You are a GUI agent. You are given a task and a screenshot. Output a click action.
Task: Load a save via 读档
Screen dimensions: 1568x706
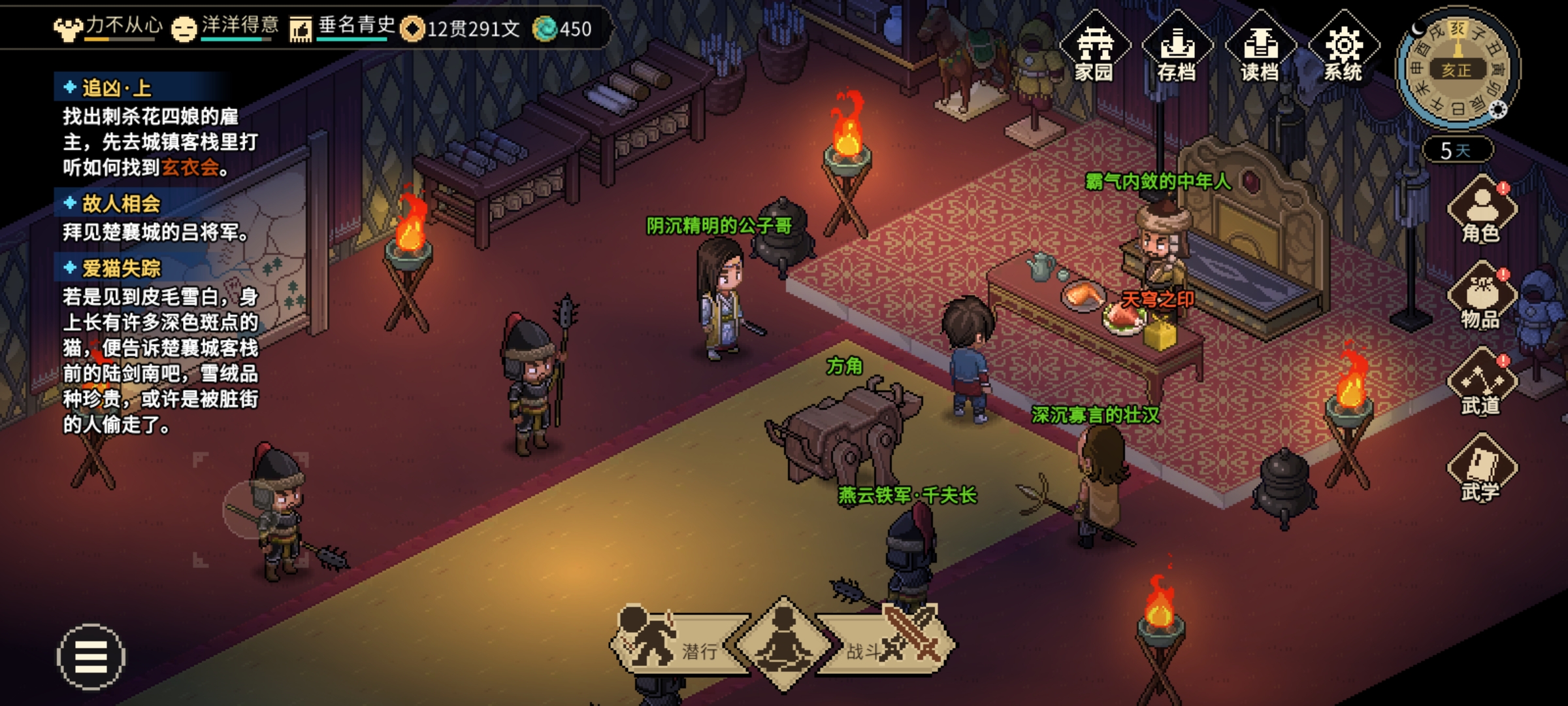[x=1260, y=49]
